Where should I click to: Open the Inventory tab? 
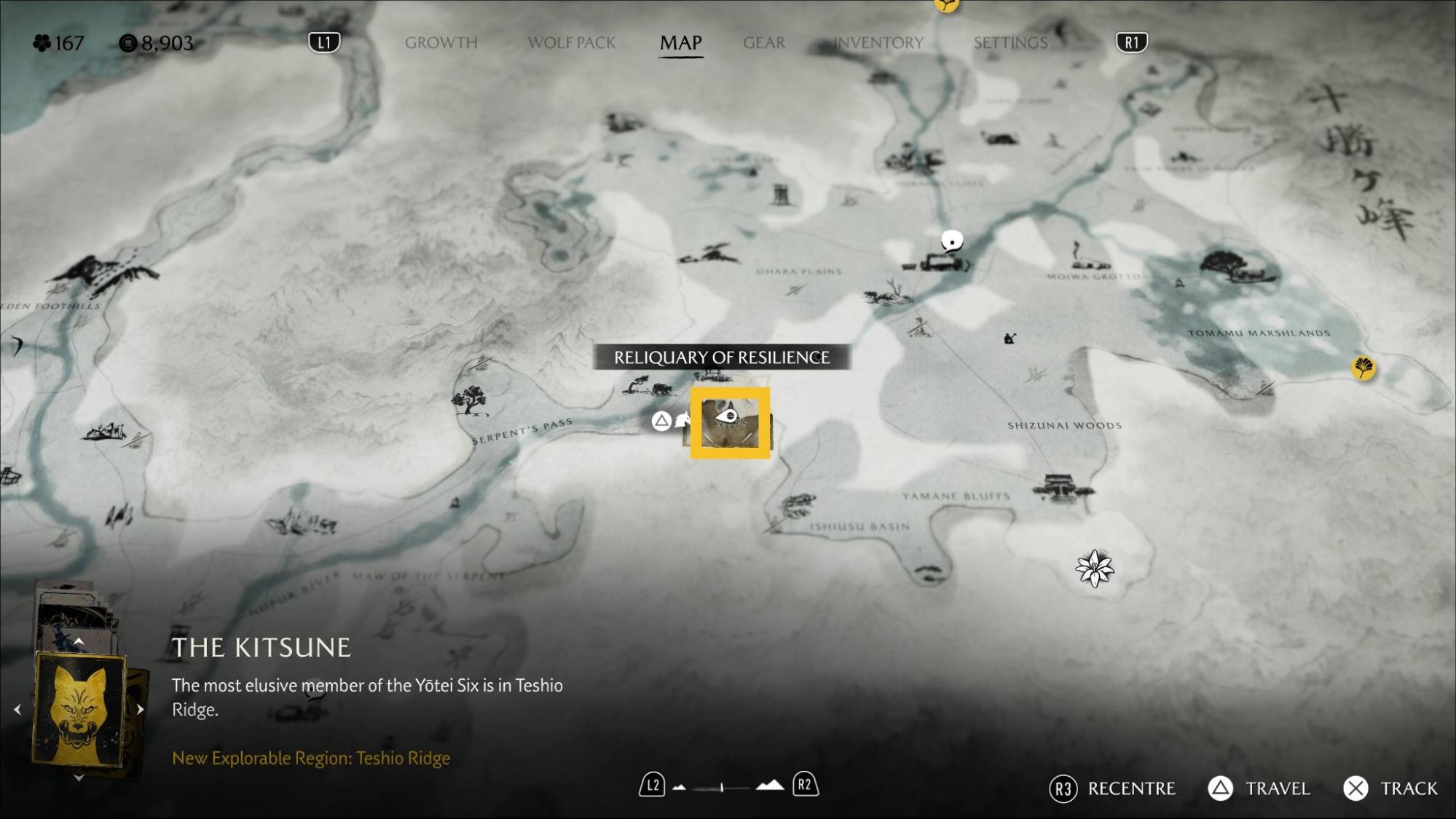pyautogui.click(x=878, y=43)
